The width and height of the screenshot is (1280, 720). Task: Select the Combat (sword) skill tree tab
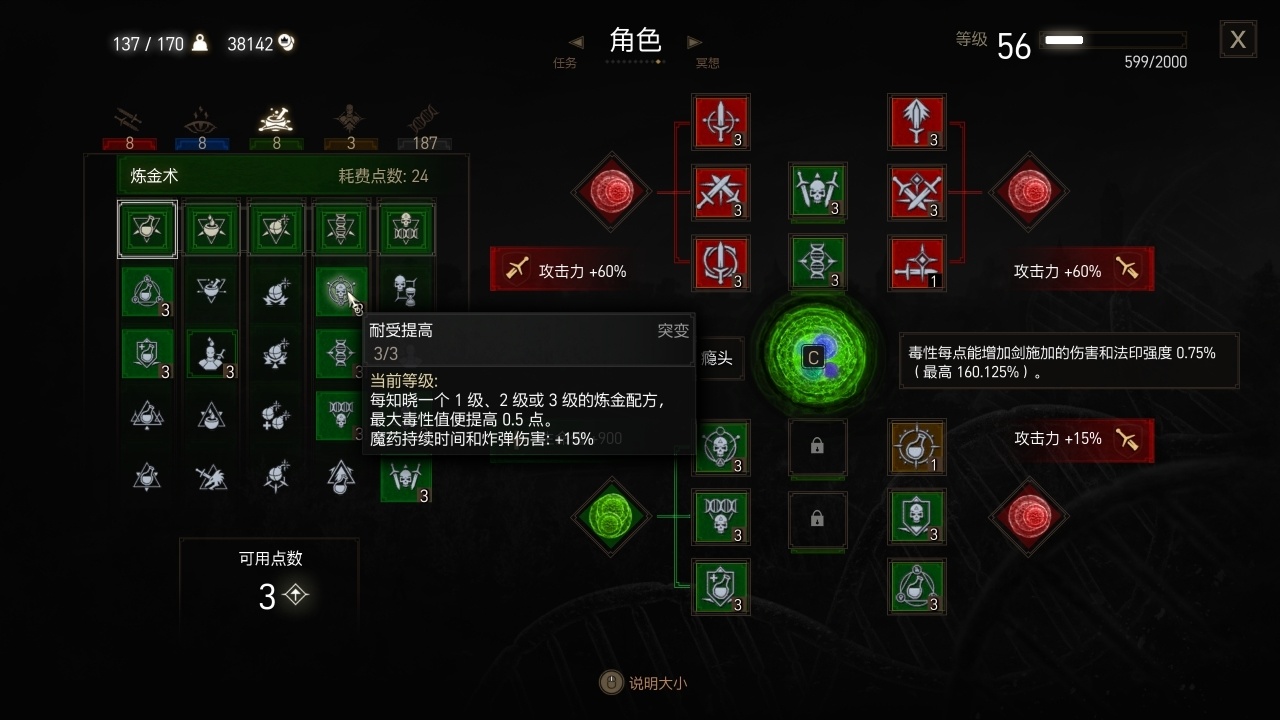tap(128, 117)
